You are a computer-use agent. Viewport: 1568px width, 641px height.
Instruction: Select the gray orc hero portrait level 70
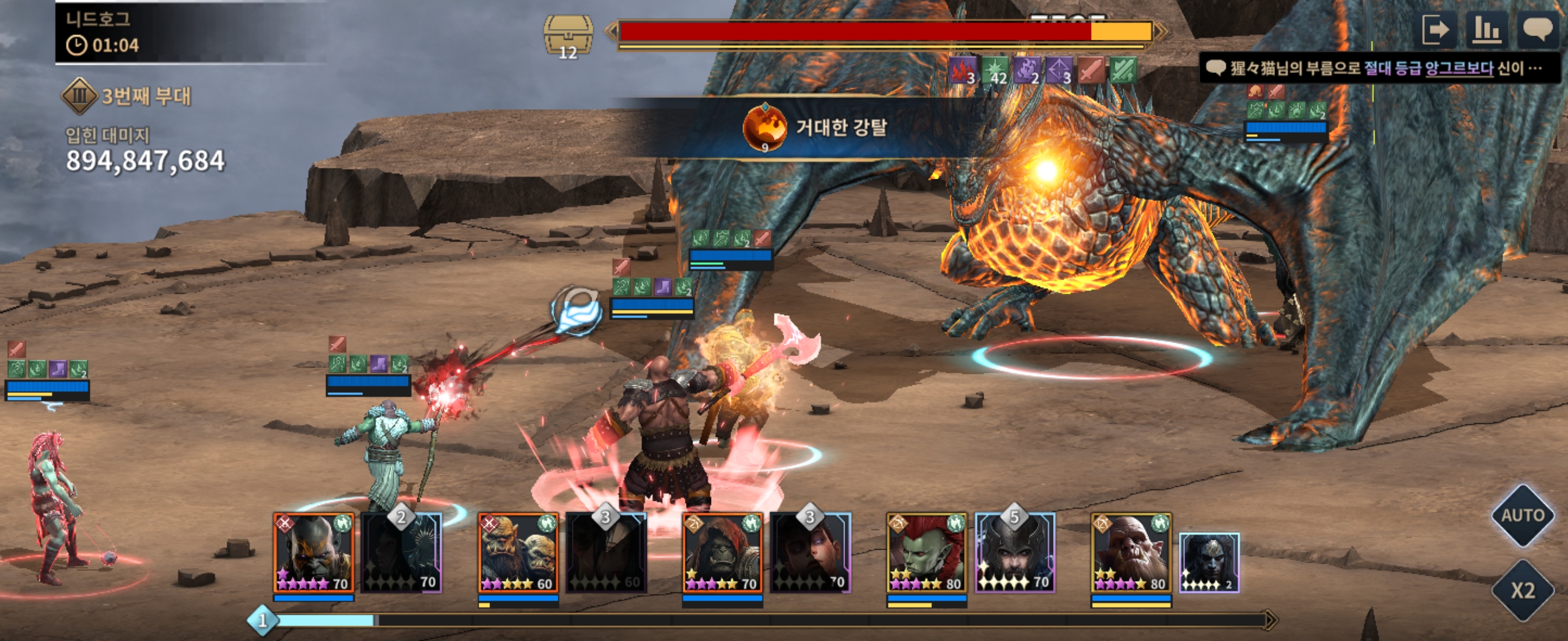click(314, 553)
